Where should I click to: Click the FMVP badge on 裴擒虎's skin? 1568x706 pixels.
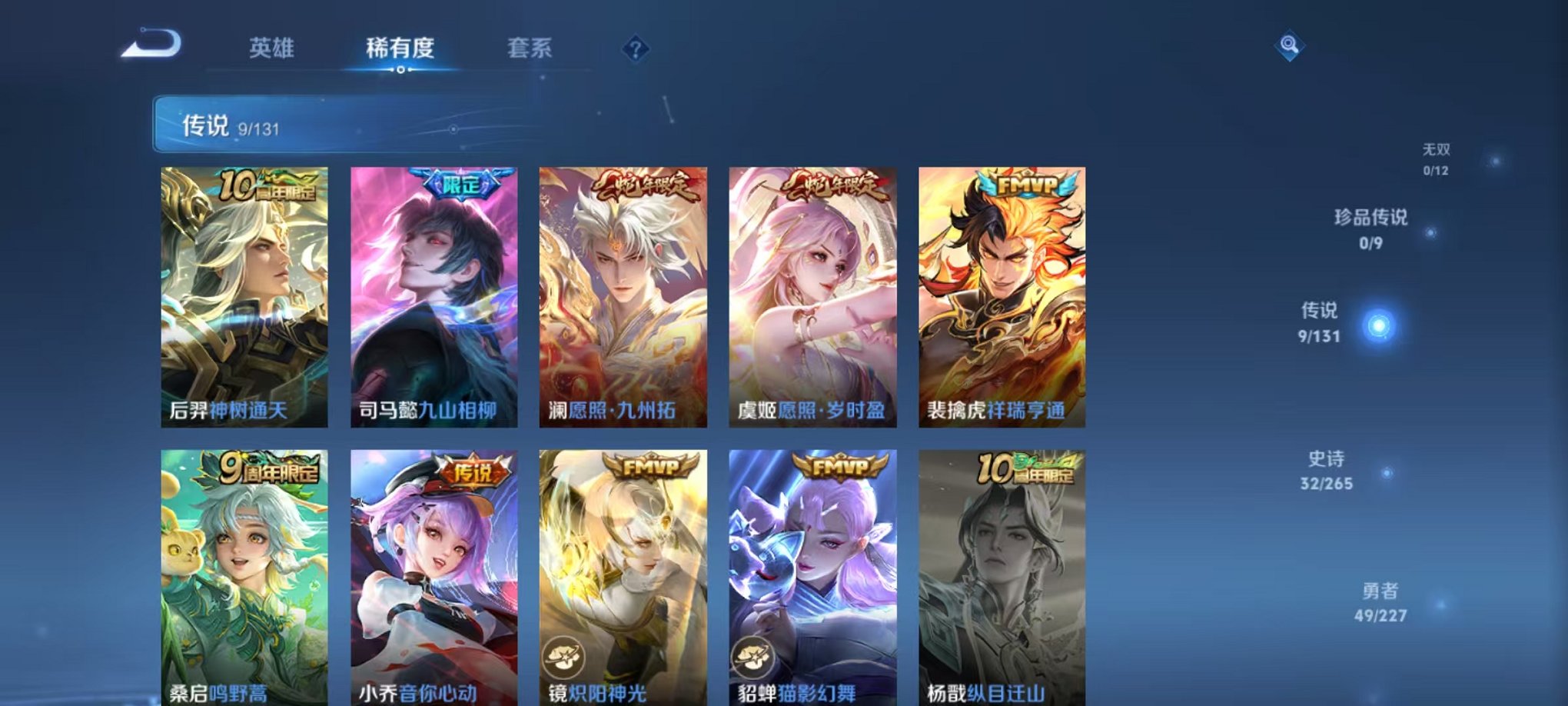point(1028,184)
